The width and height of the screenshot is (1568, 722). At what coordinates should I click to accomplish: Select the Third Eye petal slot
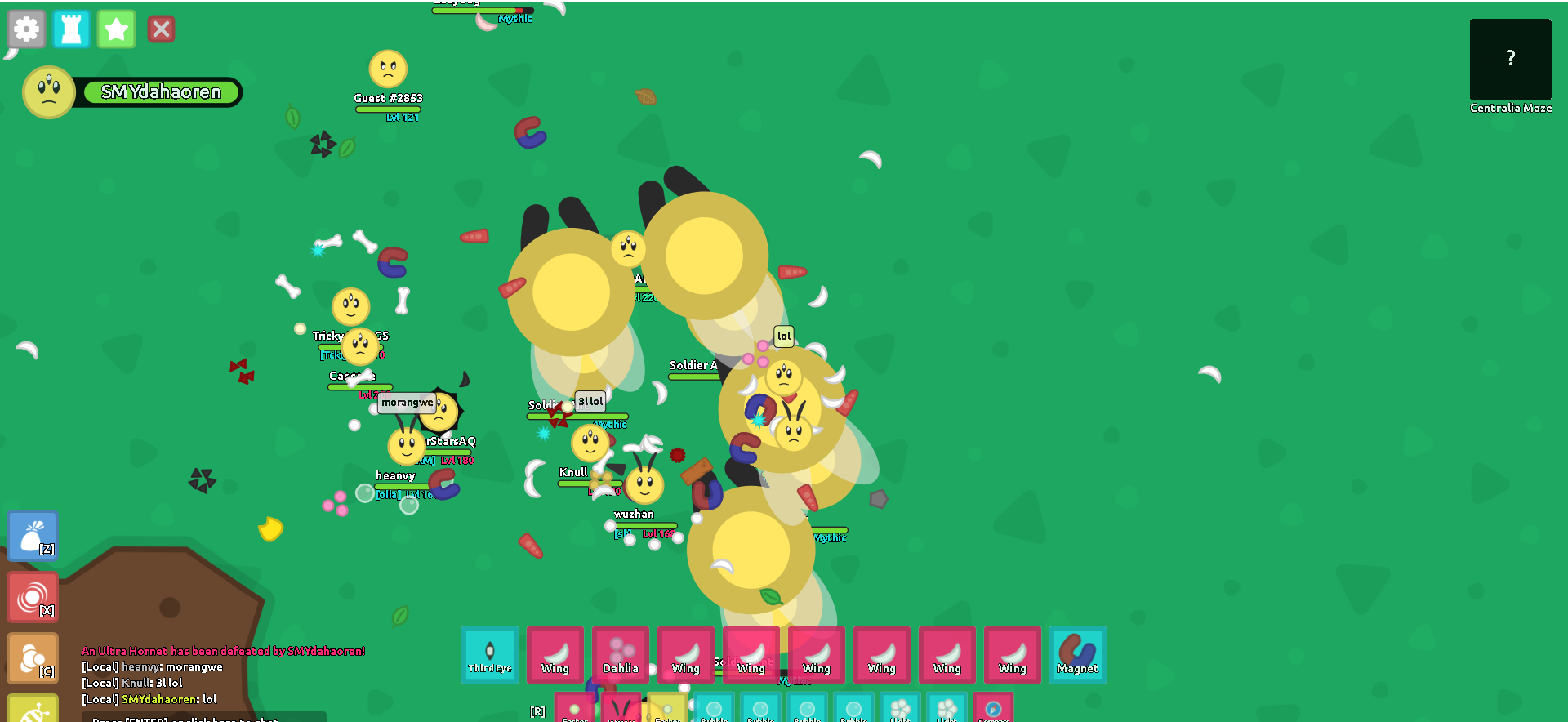[490, 654]
